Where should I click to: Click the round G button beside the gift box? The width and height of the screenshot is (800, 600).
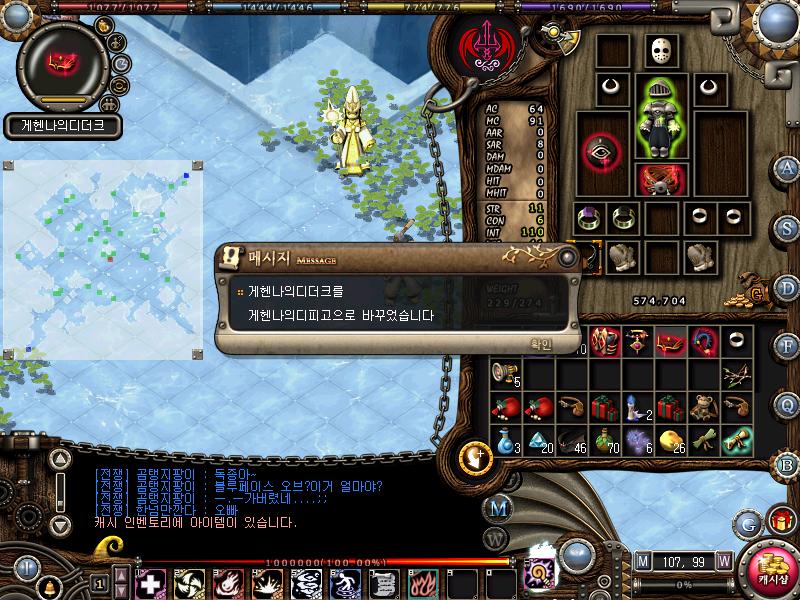tap(748, 523)
